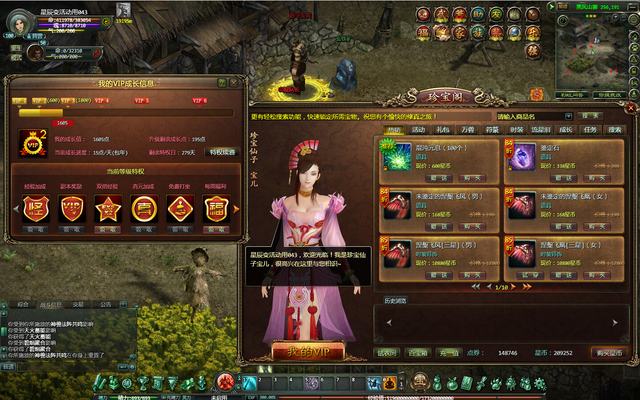The height and width of the screenshot is (400, 640).
Task: Claim the 双倍经验 double experience reward
Action: click(x=107, y=229)
